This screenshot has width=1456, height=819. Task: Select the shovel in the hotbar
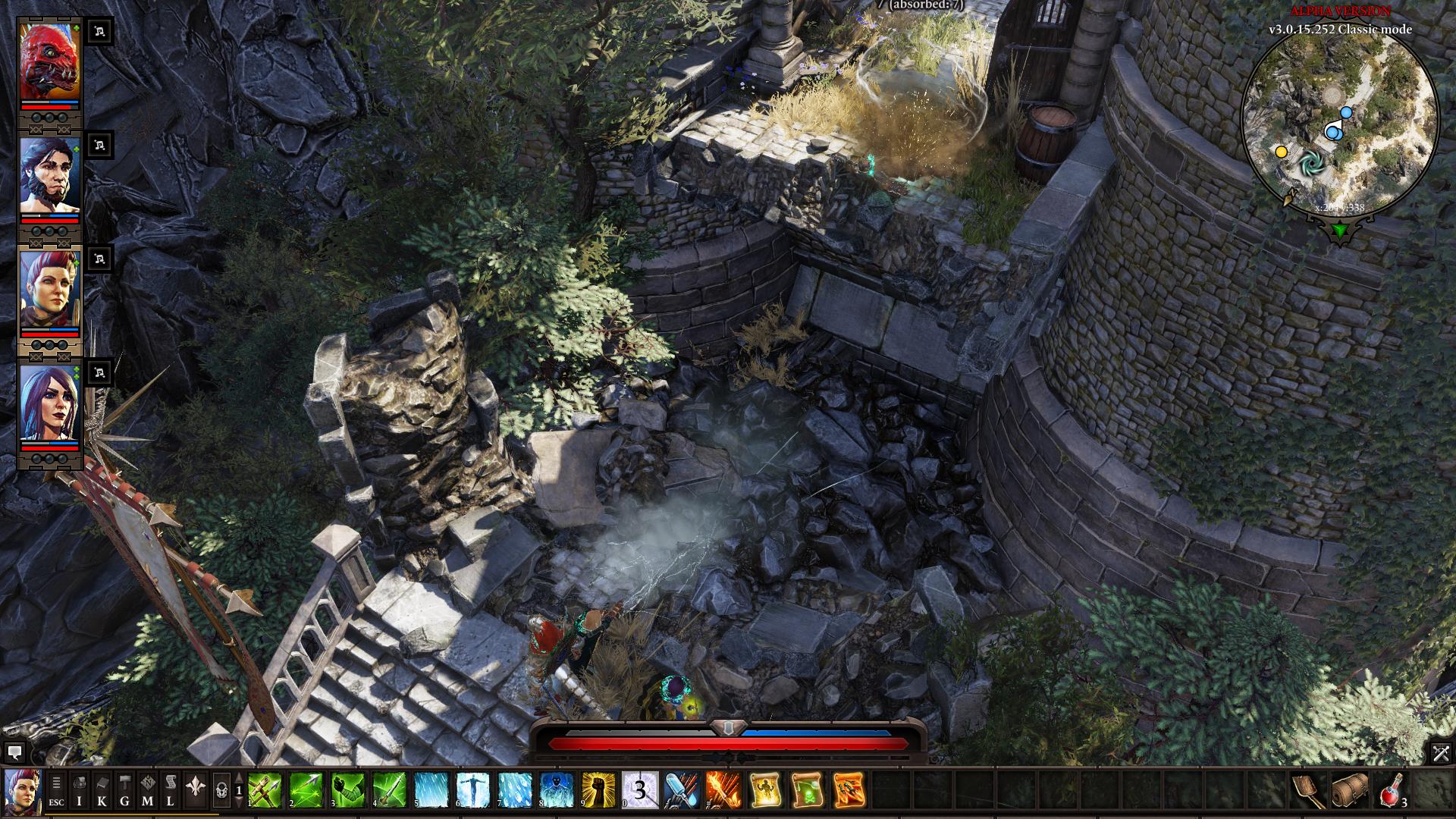(x=1310, y=790)
